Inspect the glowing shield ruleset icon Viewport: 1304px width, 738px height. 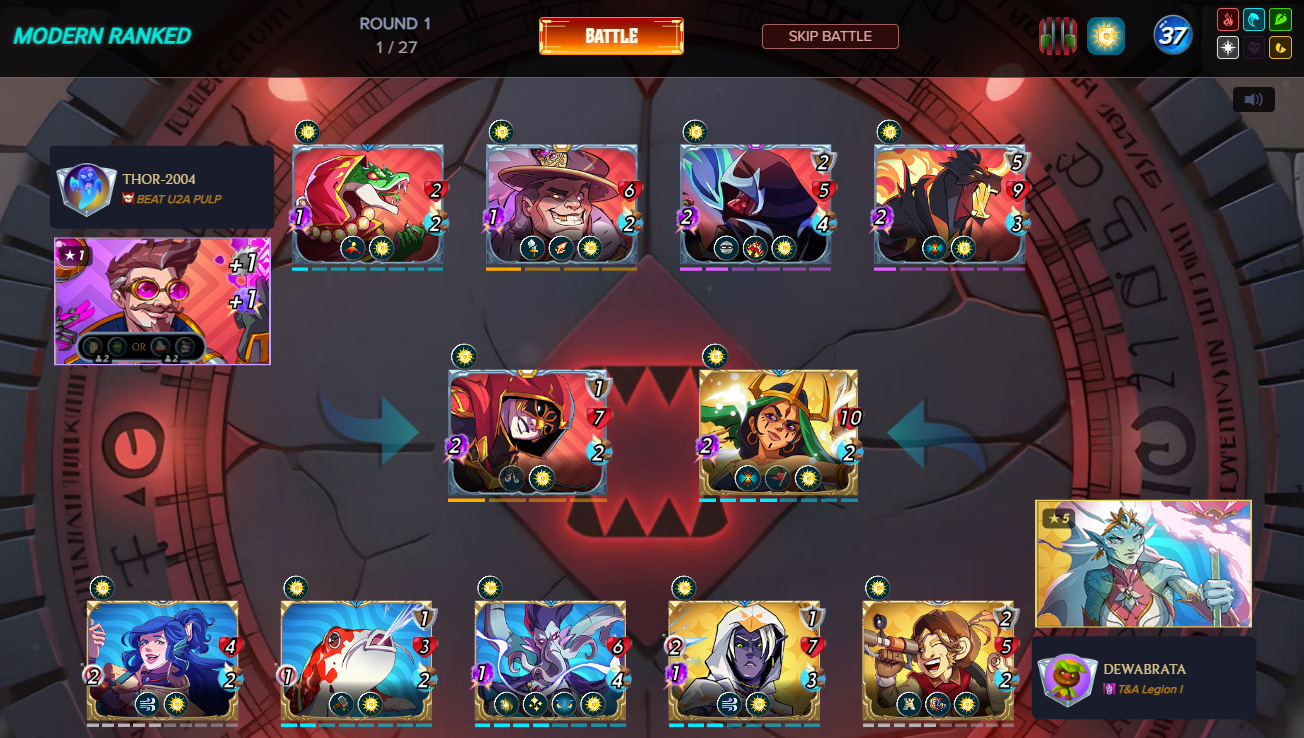tap(1106, 35)
